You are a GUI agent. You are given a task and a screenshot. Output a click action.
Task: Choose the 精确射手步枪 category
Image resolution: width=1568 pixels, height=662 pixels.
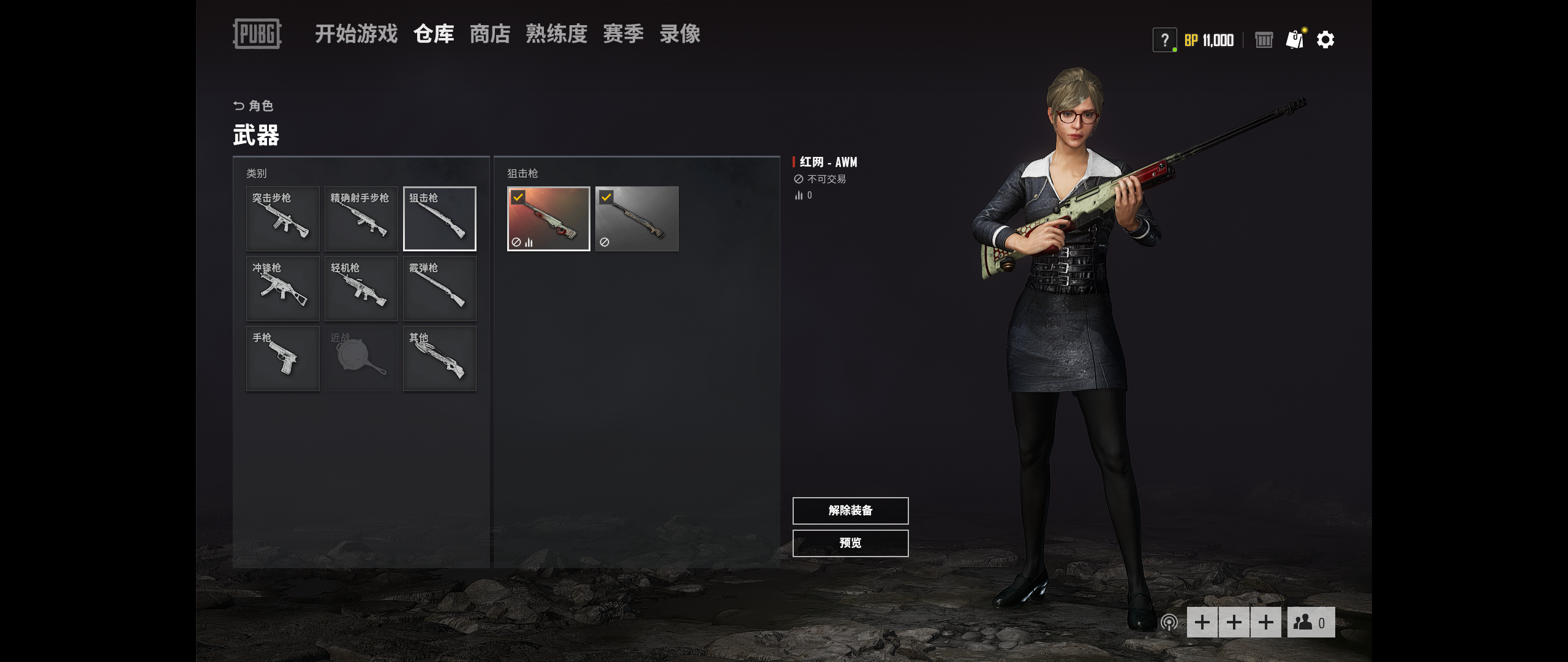[x=361, y=219]
